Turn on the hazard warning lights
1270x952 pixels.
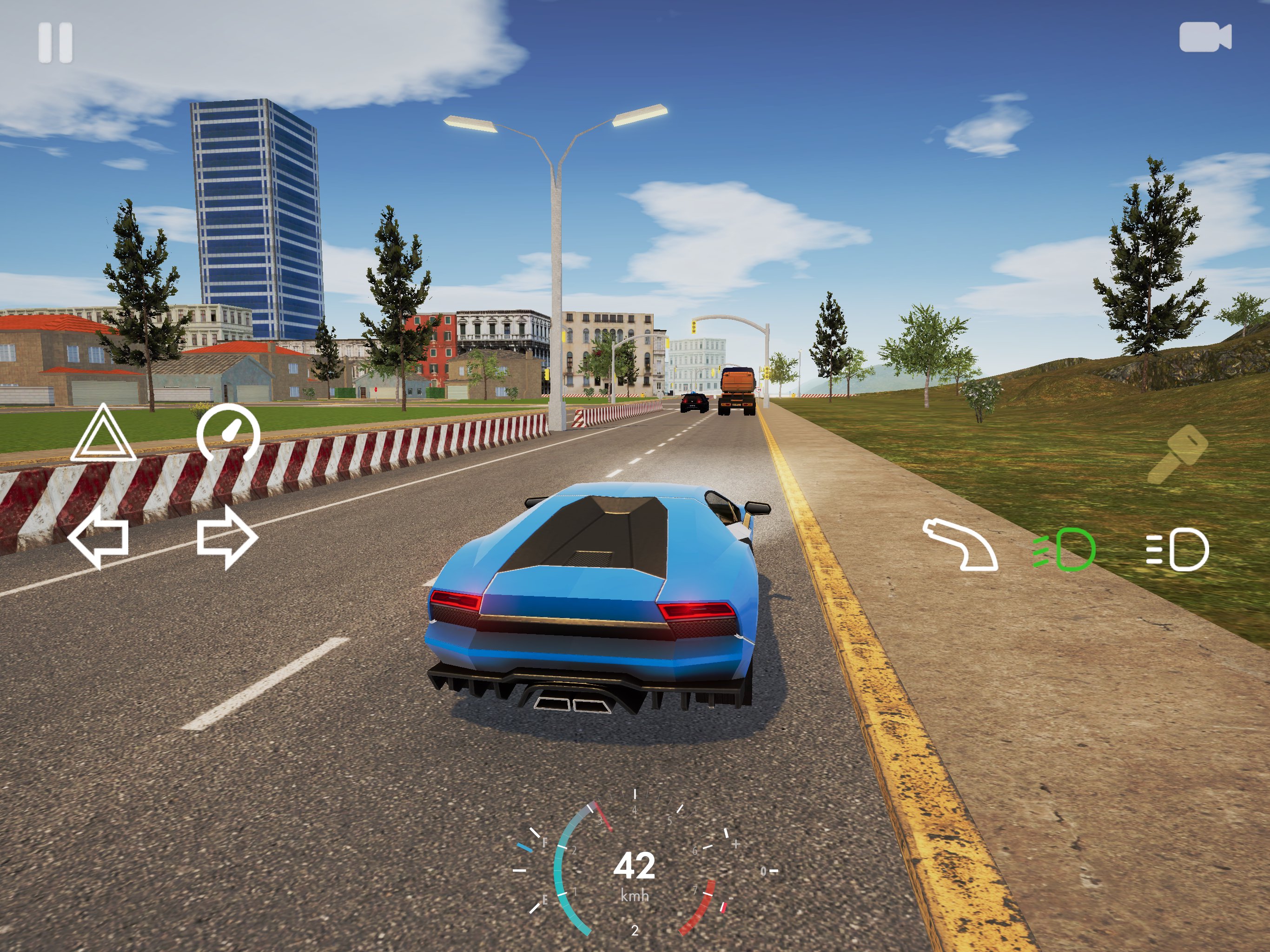pyautogui.click(x=103, y=434)
